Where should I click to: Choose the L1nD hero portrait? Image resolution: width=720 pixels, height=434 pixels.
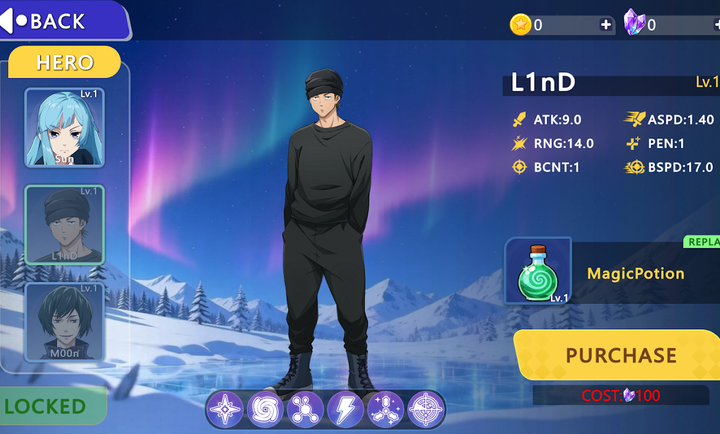coord(64,226)
